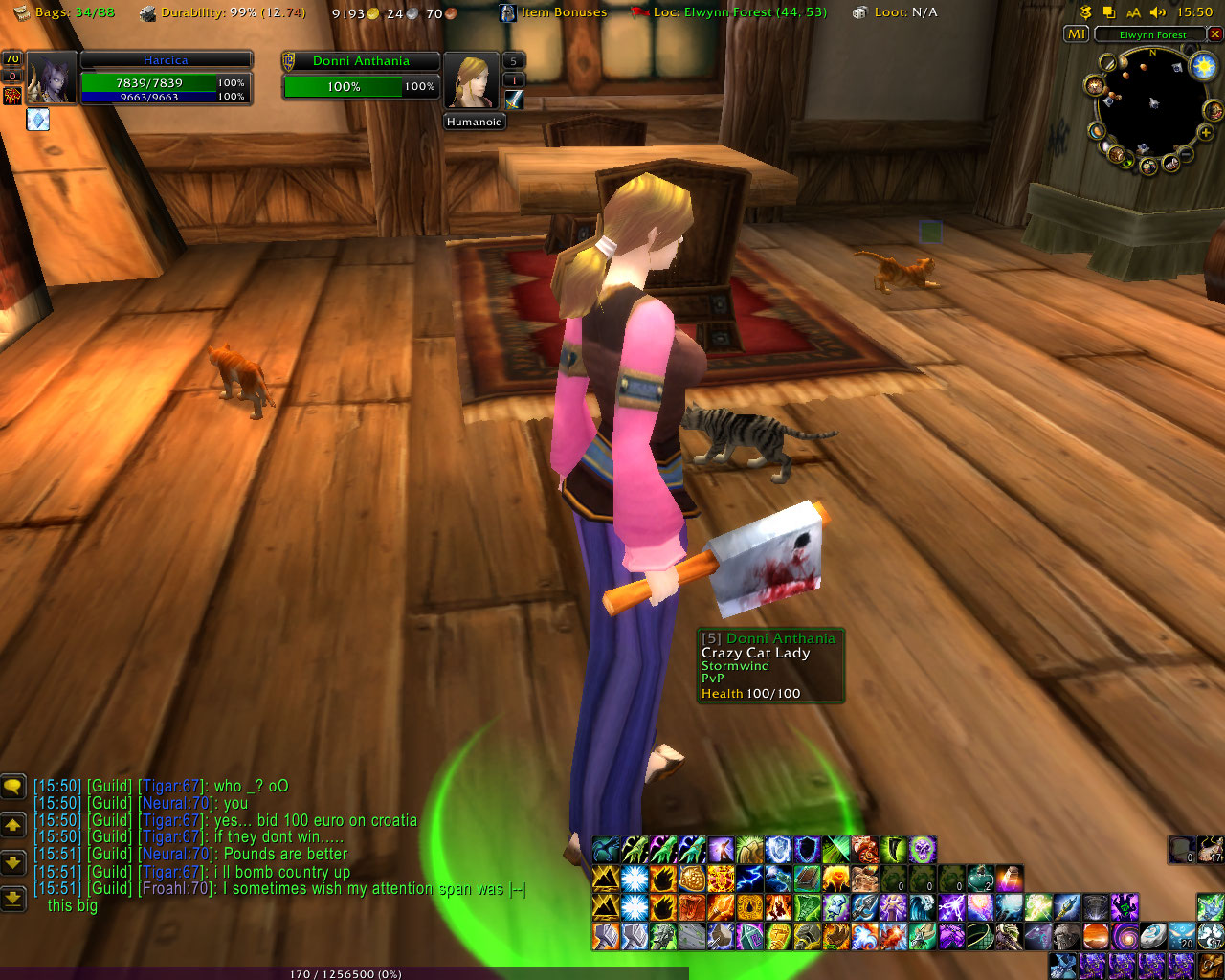The width and height of the screenshot is (1225, 980).
Task: Close the minimap with the red X
Action: coord(1215,33)
